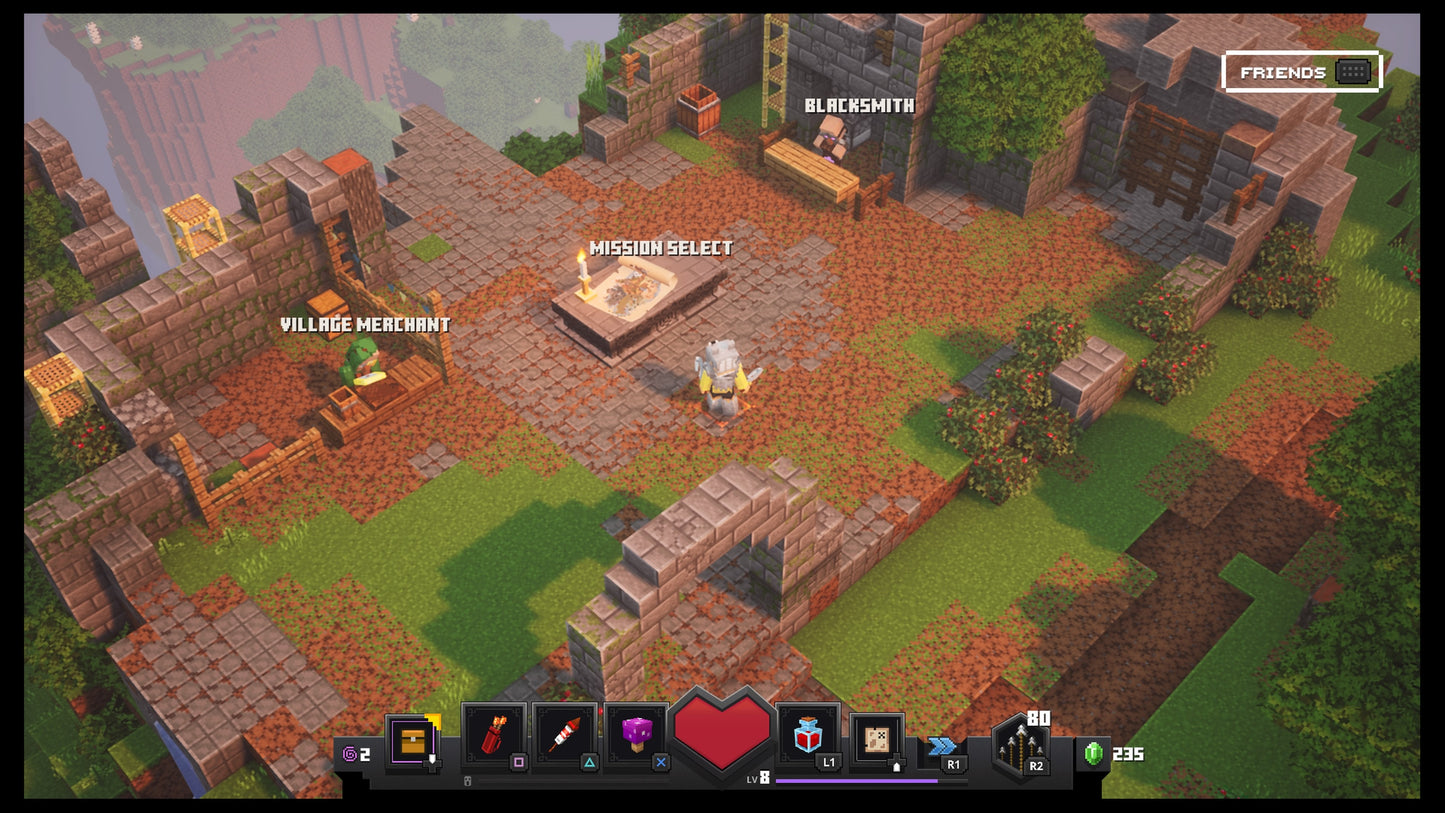Click the arrow count showing 80

pyautogui.click(x=1038, y=716)
